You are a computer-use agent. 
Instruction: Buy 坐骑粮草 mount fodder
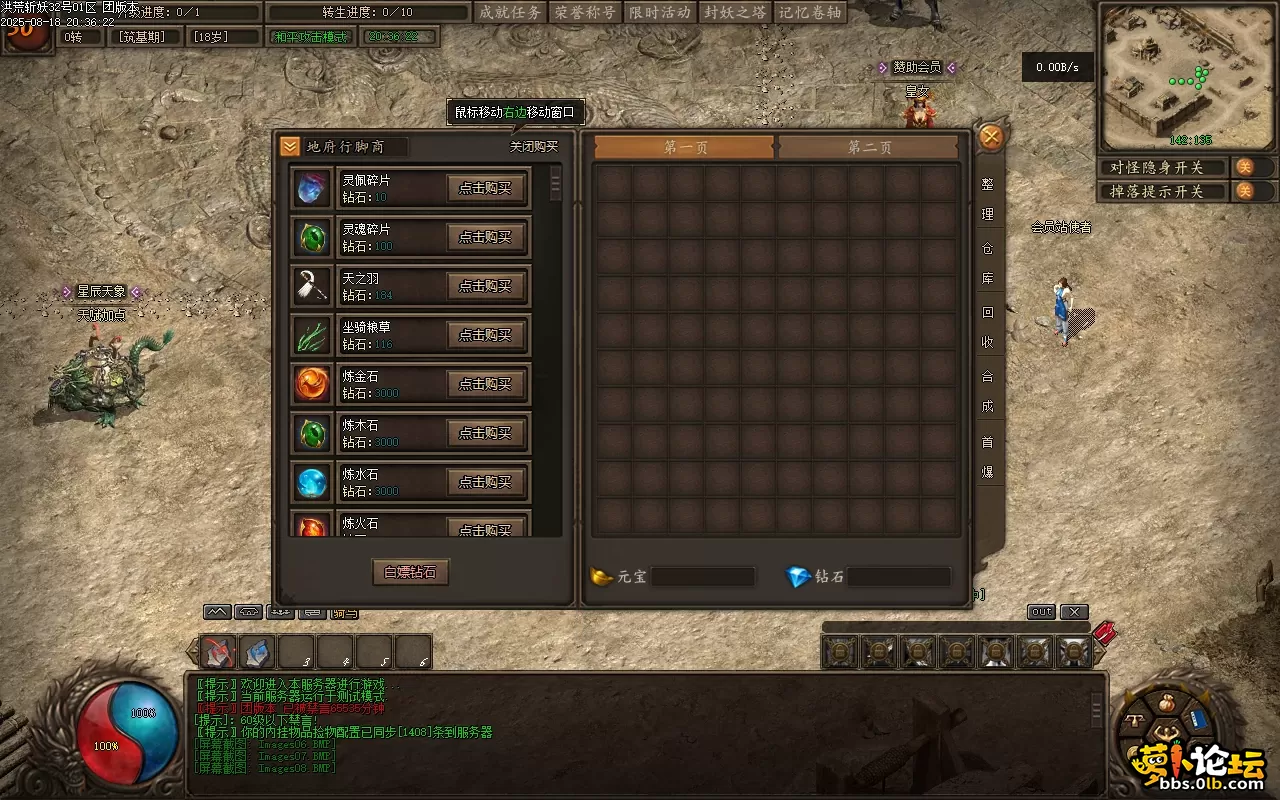pos(485,335)
